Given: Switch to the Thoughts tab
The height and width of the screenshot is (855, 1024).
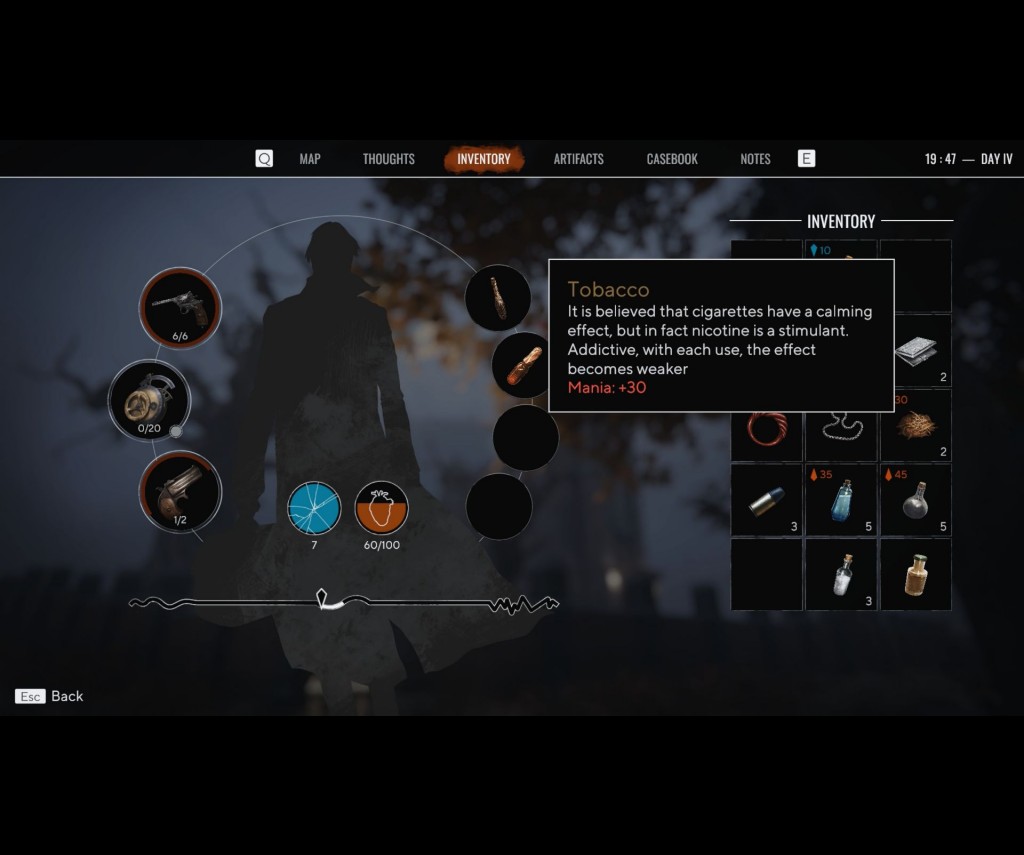Looking at the screenshot, I should [x=388, y=159].
